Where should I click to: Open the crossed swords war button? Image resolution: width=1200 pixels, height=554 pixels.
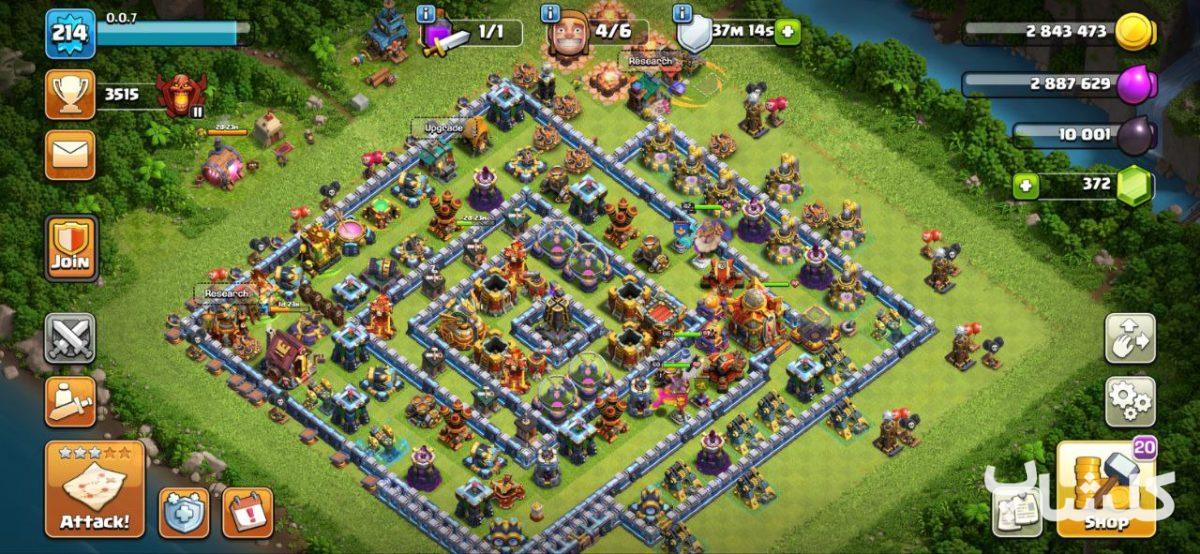click(x=70, y=338)
